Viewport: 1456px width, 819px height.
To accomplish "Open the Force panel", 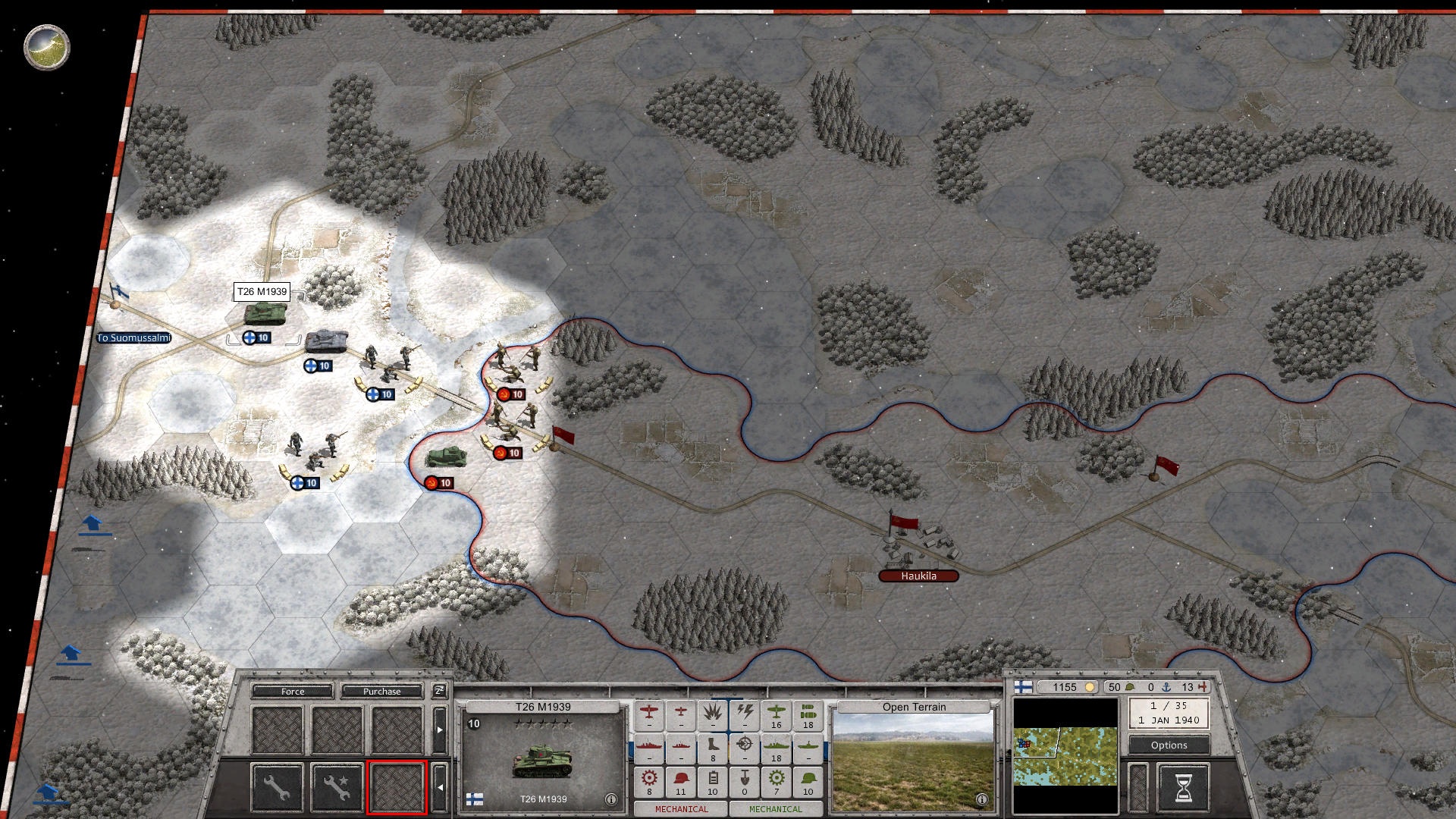I will (x=293, y=692).
